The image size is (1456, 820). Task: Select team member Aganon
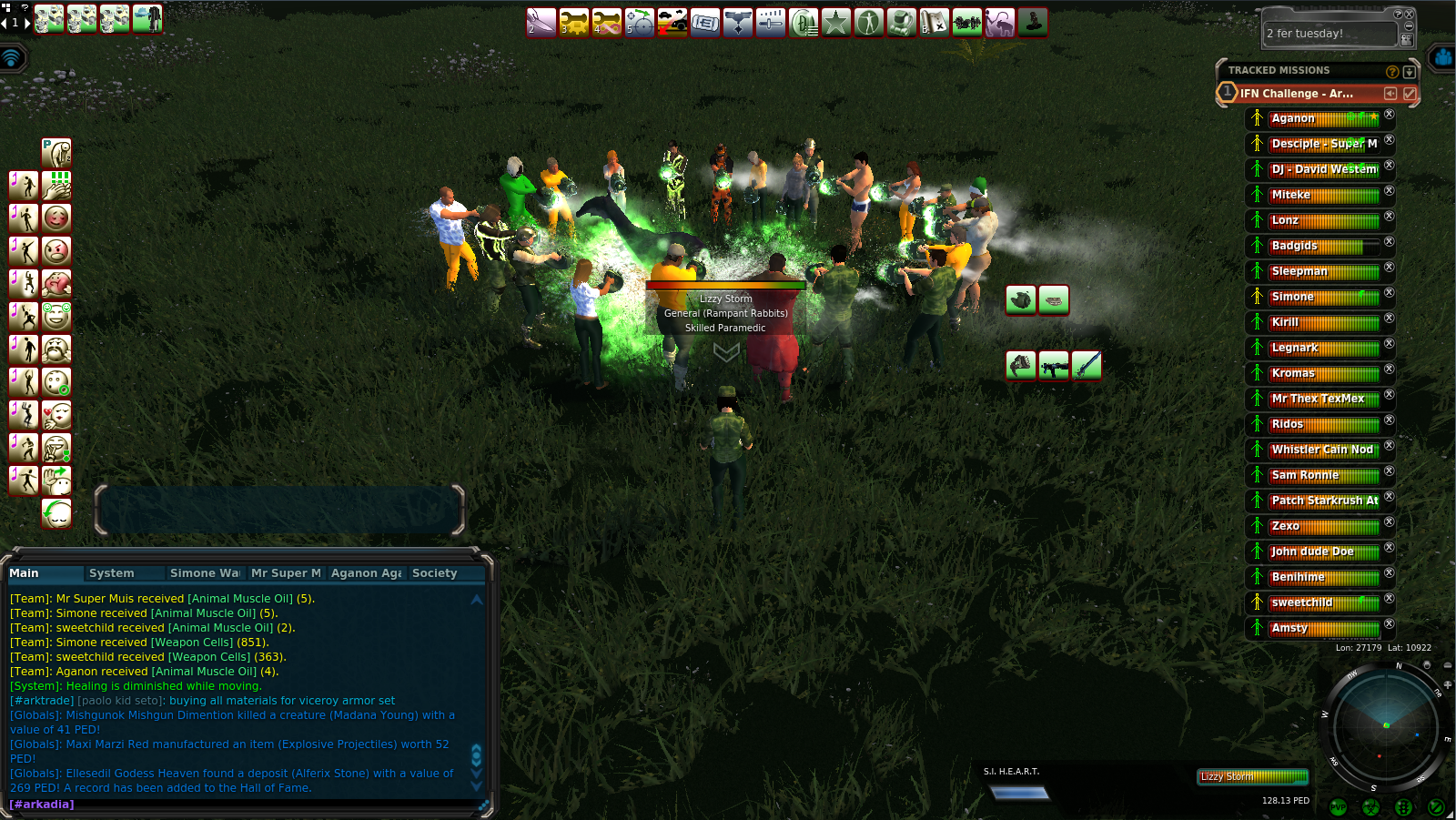coord(1293,118)
